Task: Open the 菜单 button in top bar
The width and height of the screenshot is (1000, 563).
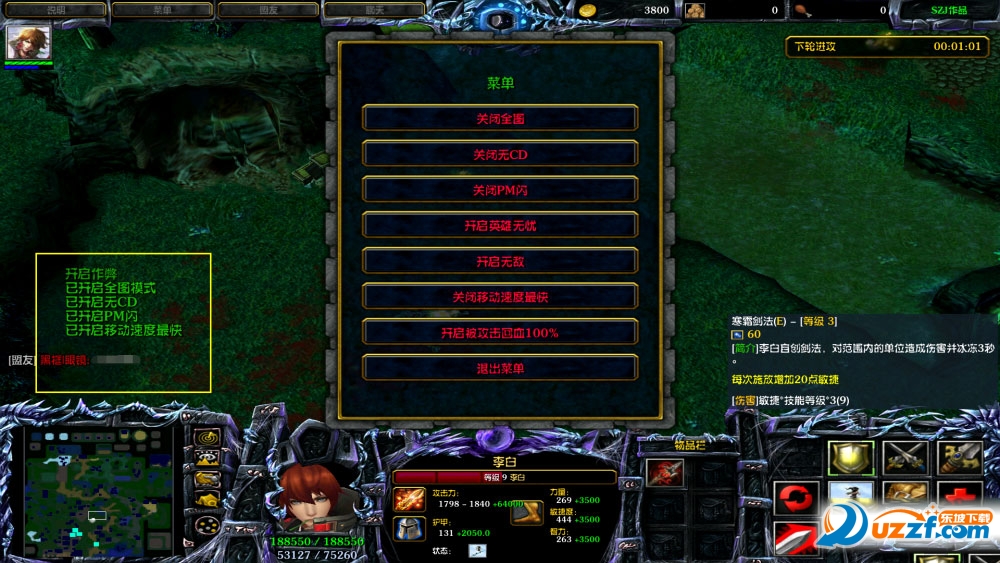Action: pos(162,10)
